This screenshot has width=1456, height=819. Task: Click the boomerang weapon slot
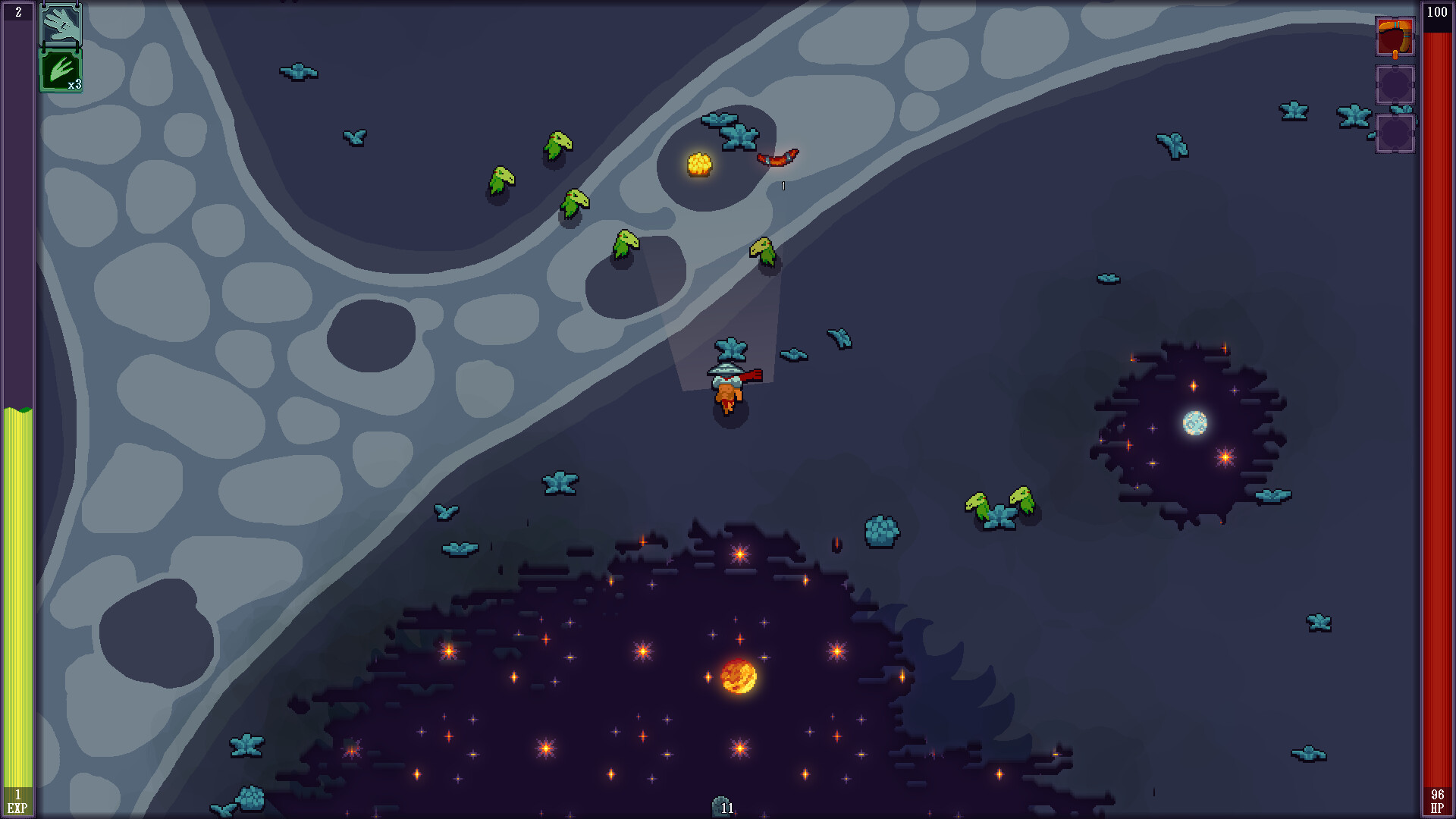click(1395, 36)
